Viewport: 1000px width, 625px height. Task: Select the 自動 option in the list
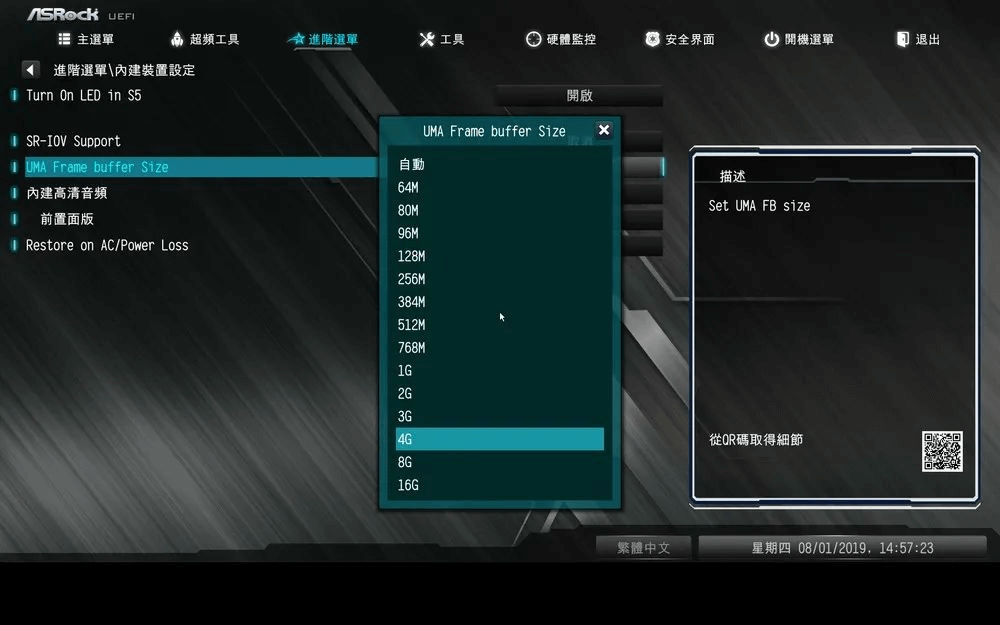tap(412, 164)
